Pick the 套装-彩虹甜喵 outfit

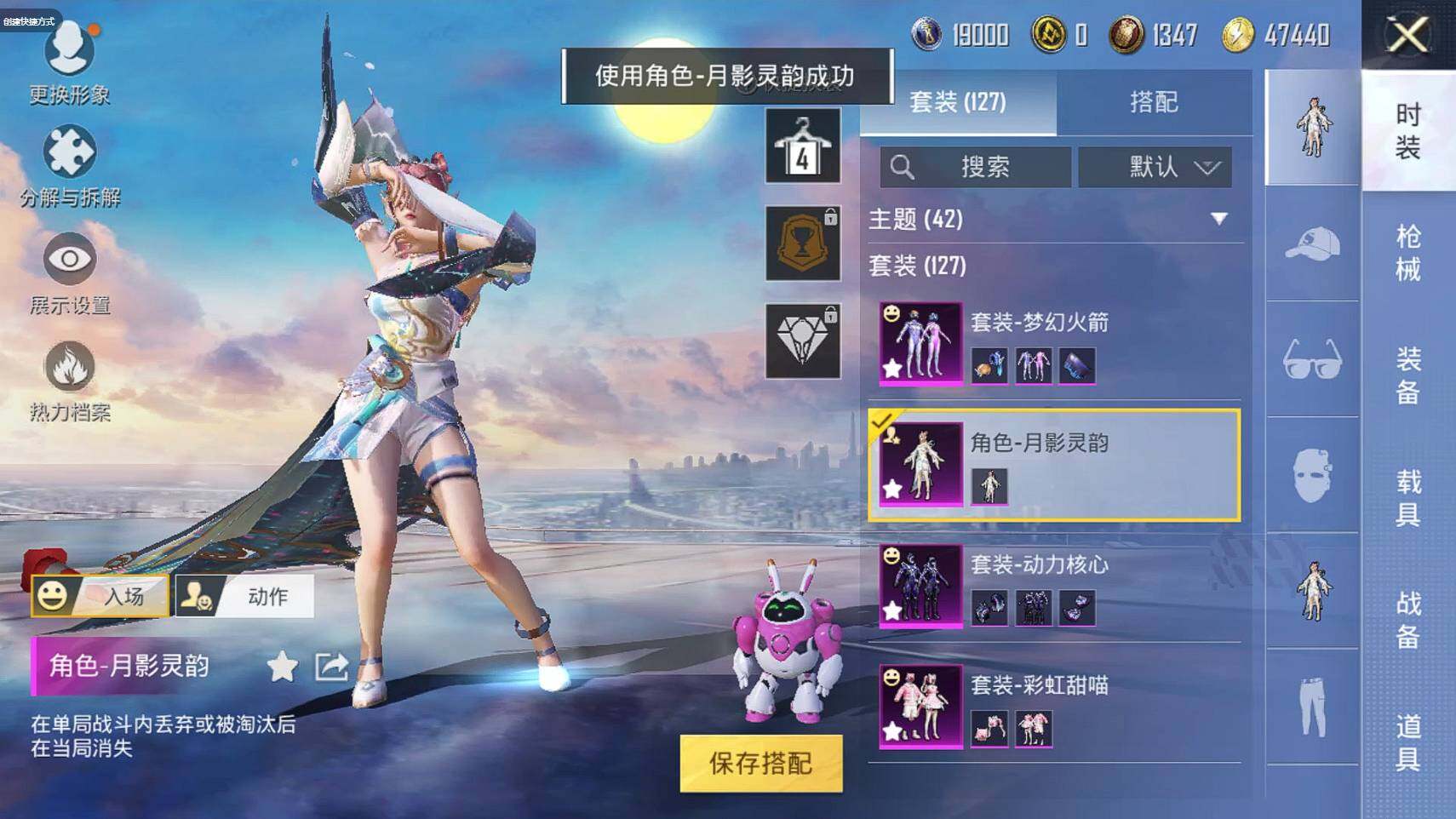(x=1054, y=707)
